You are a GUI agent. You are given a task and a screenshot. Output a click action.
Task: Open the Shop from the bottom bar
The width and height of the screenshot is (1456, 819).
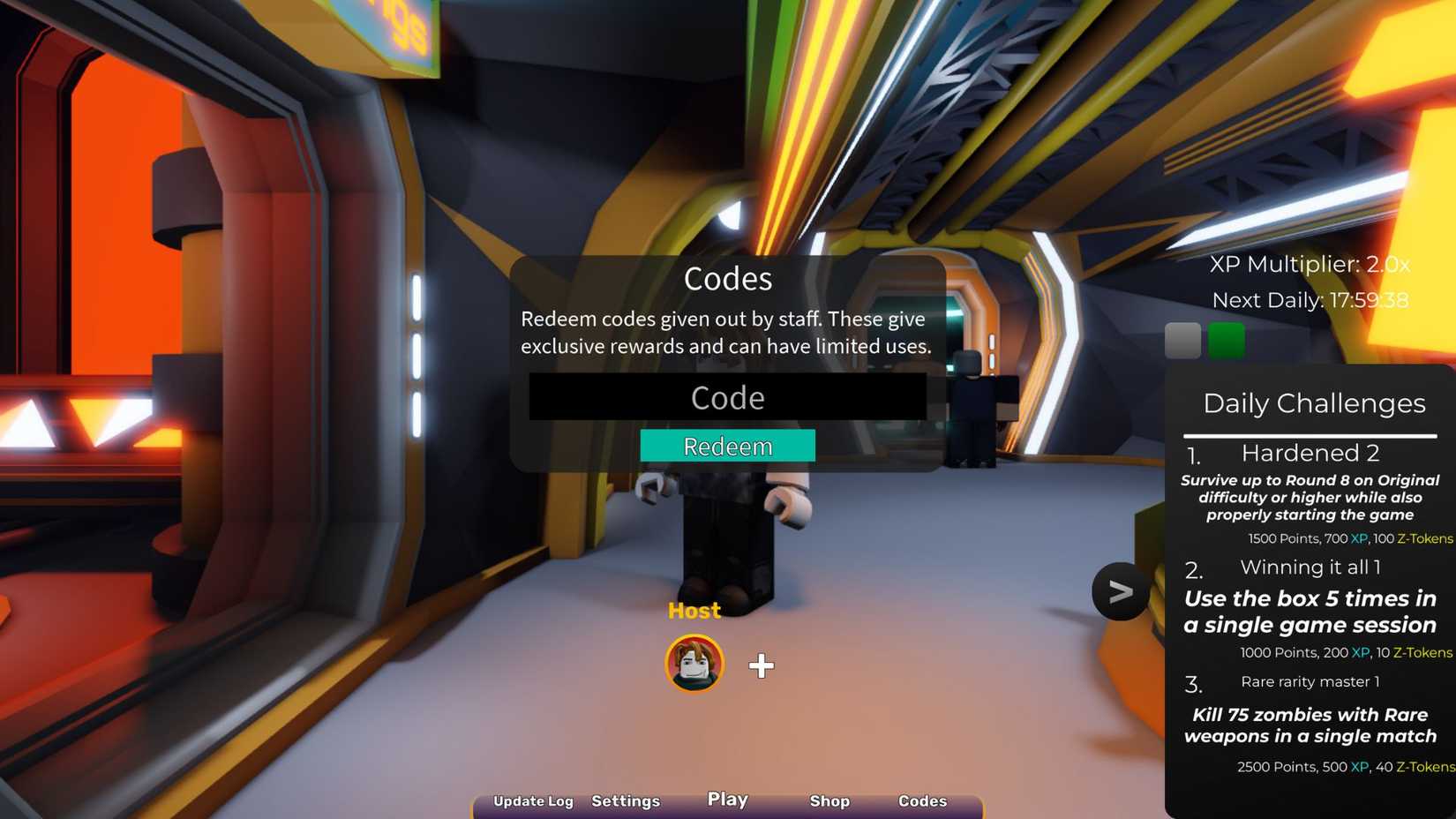[829, 802]
